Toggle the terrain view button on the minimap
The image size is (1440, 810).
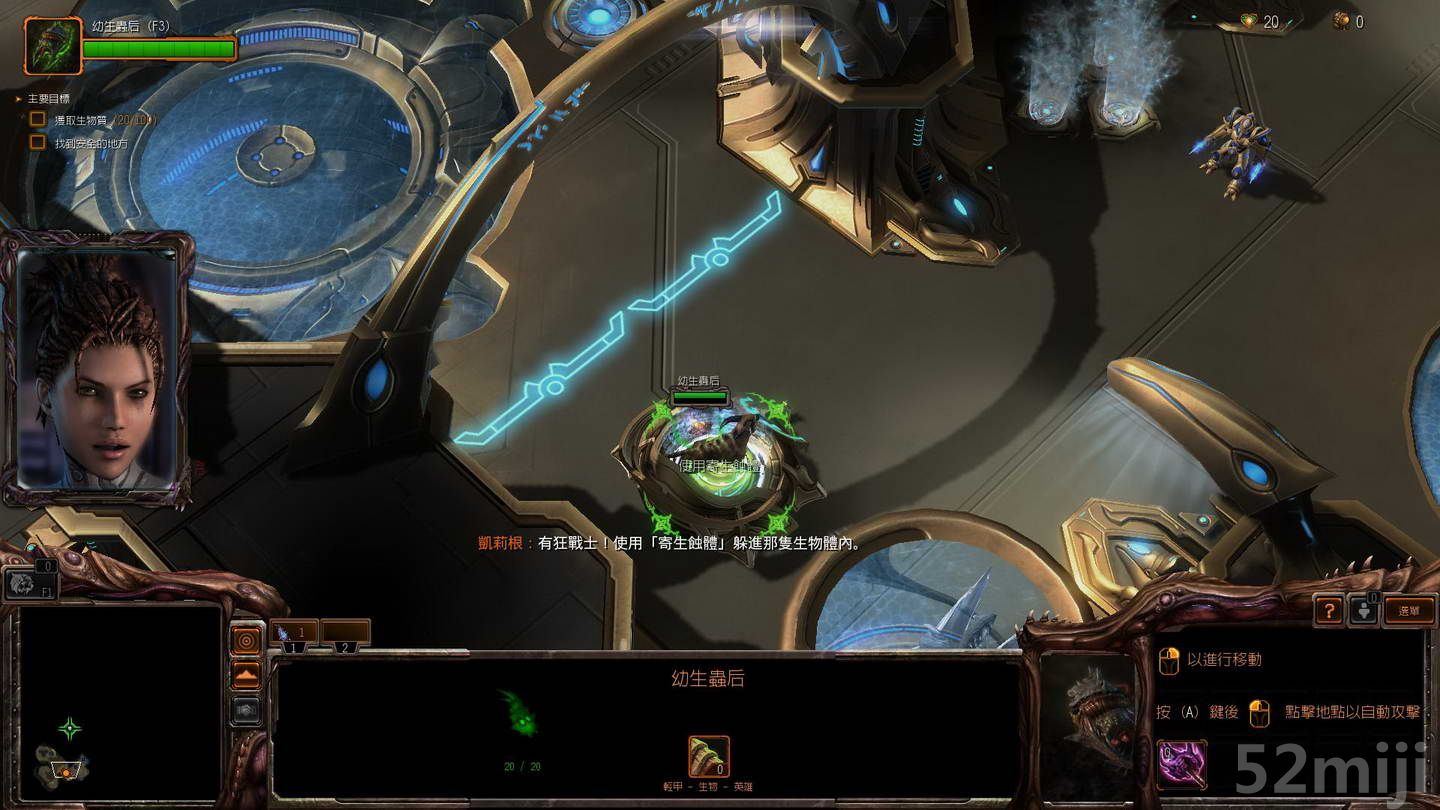coord(247,674)
